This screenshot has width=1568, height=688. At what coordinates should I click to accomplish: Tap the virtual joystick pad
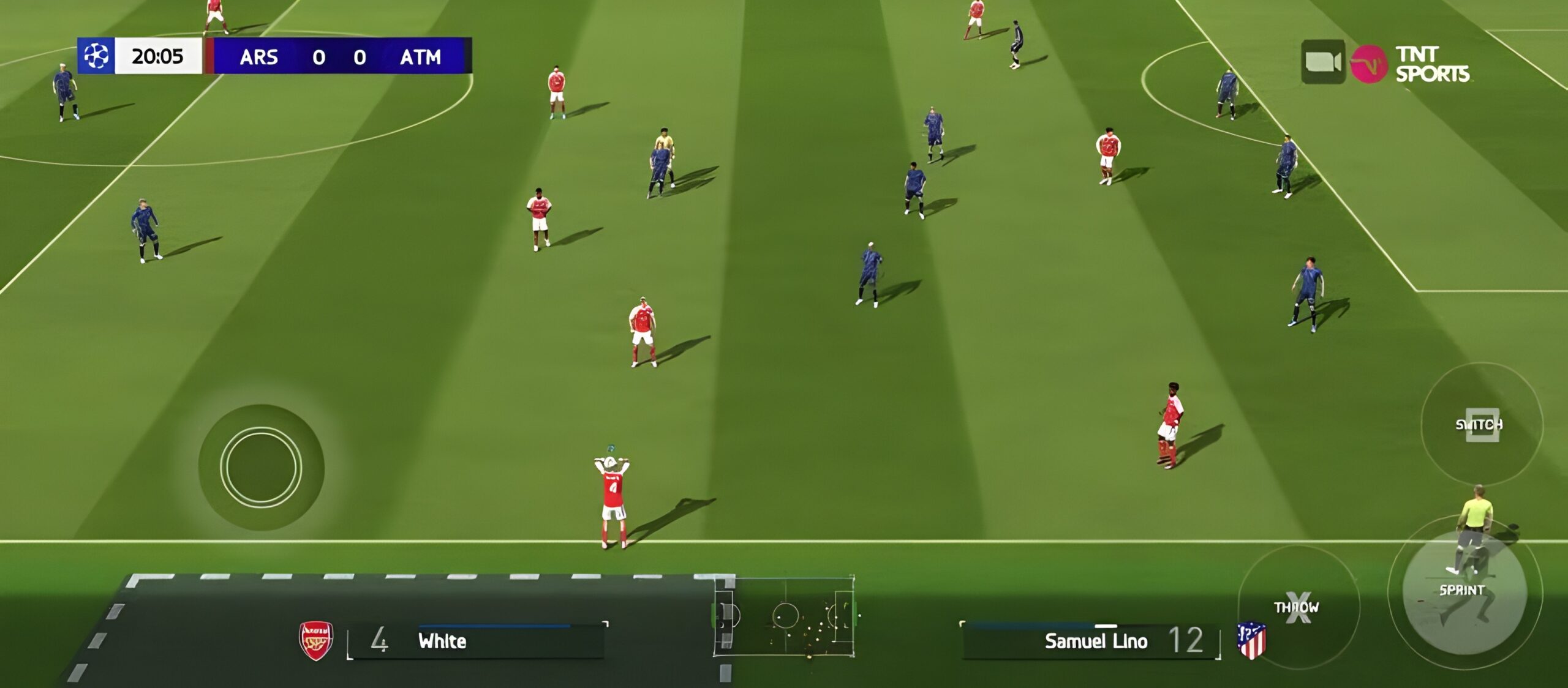(261, 466)
